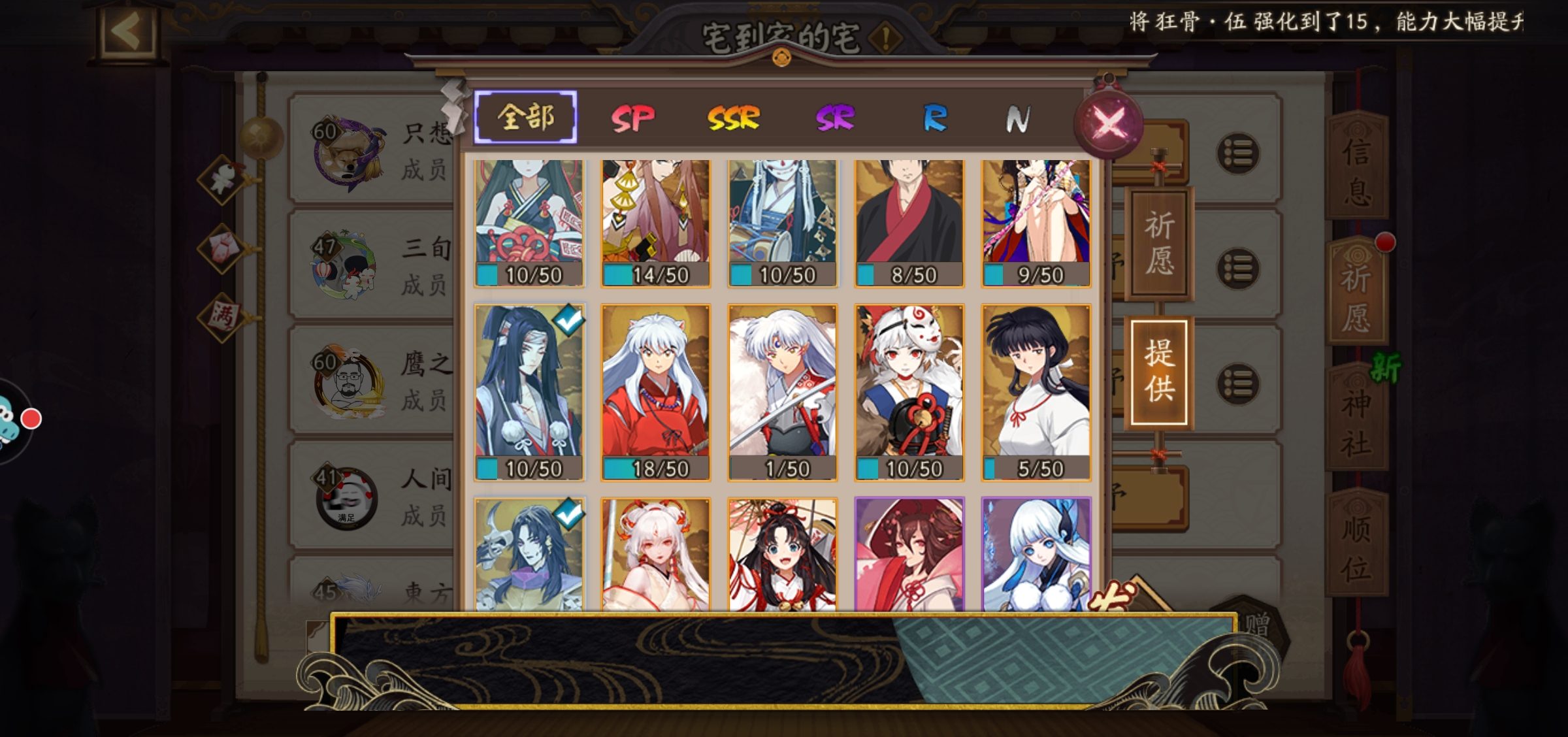Choose the card showing 14/50 shards

point(655,222)
